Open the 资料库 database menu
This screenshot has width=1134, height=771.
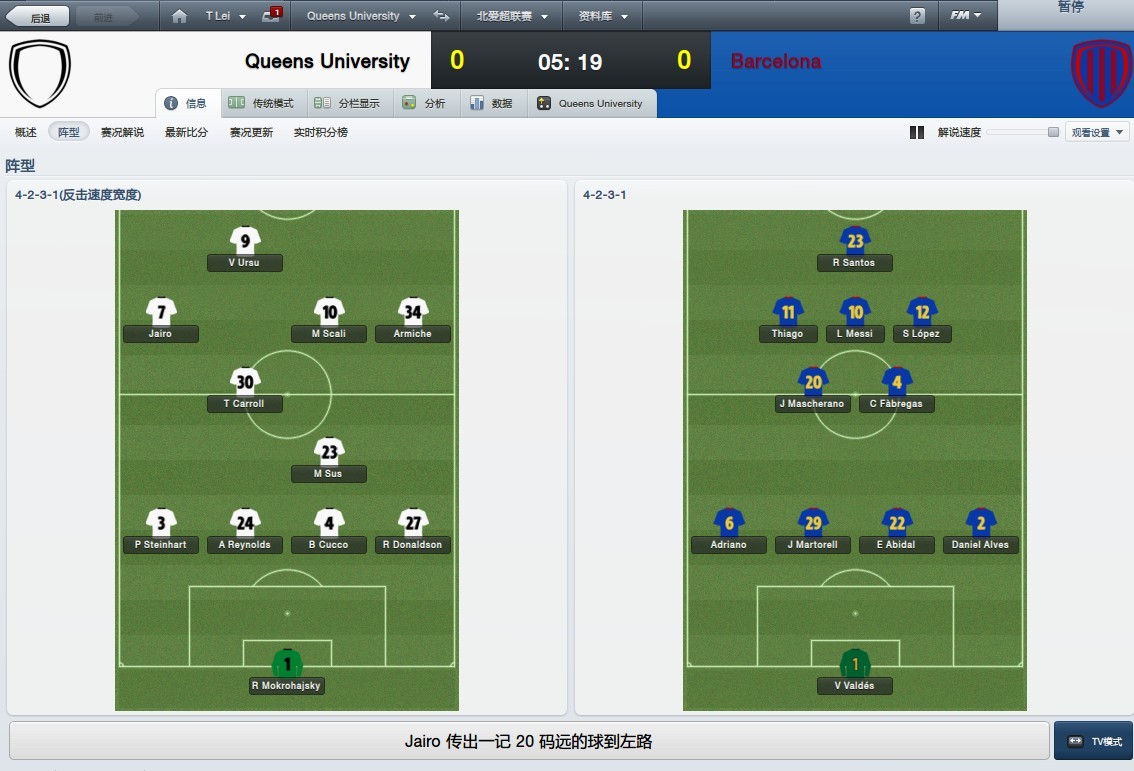pyautogui.click(x=604, y=16)
